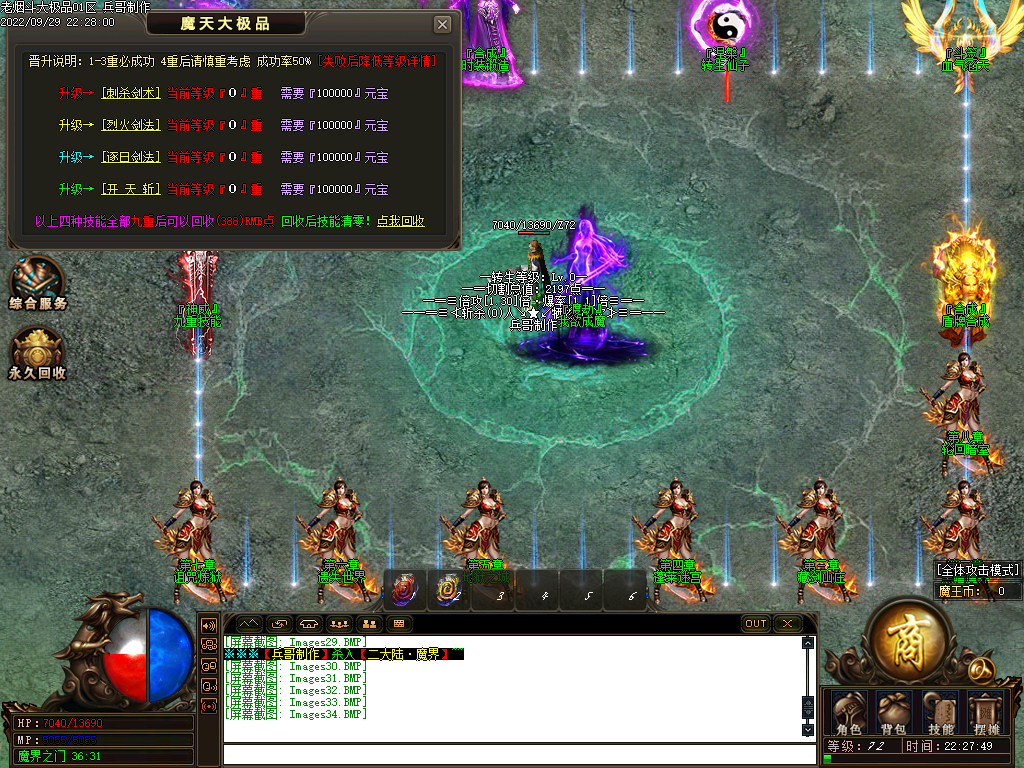The width and height of the screenshot is (1024, 768).
Task: Open the 摆摊 stall button
Action: tap(987, 713)
